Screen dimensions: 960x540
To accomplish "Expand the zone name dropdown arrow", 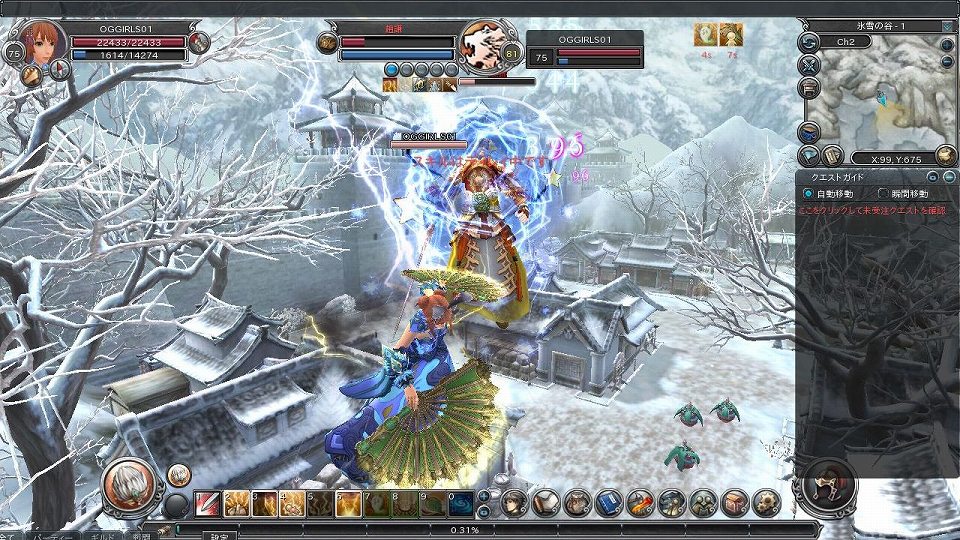I will tap(947, 26).
